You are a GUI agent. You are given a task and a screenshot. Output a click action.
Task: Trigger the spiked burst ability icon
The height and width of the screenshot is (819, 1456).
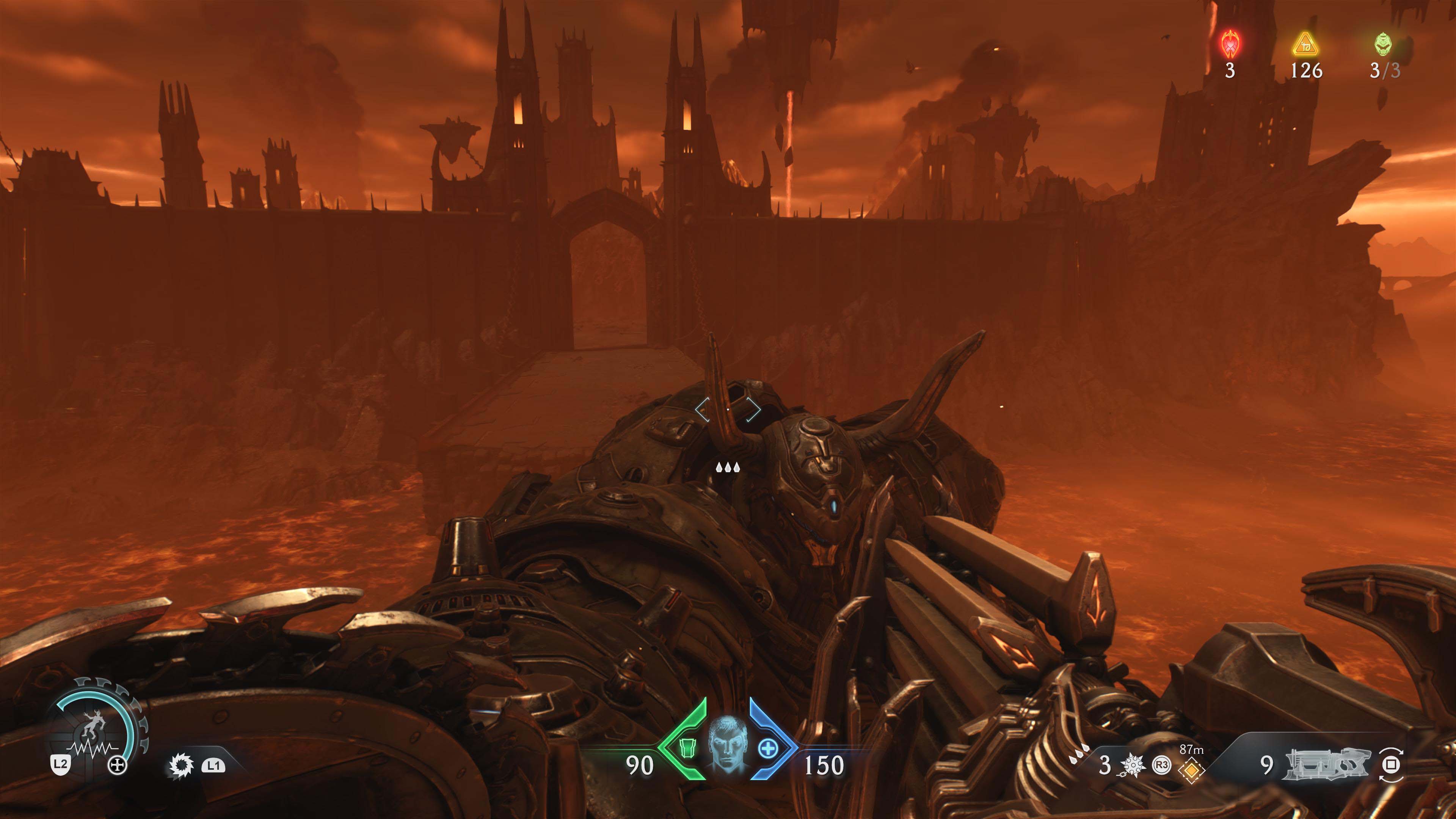pos(182,765)
